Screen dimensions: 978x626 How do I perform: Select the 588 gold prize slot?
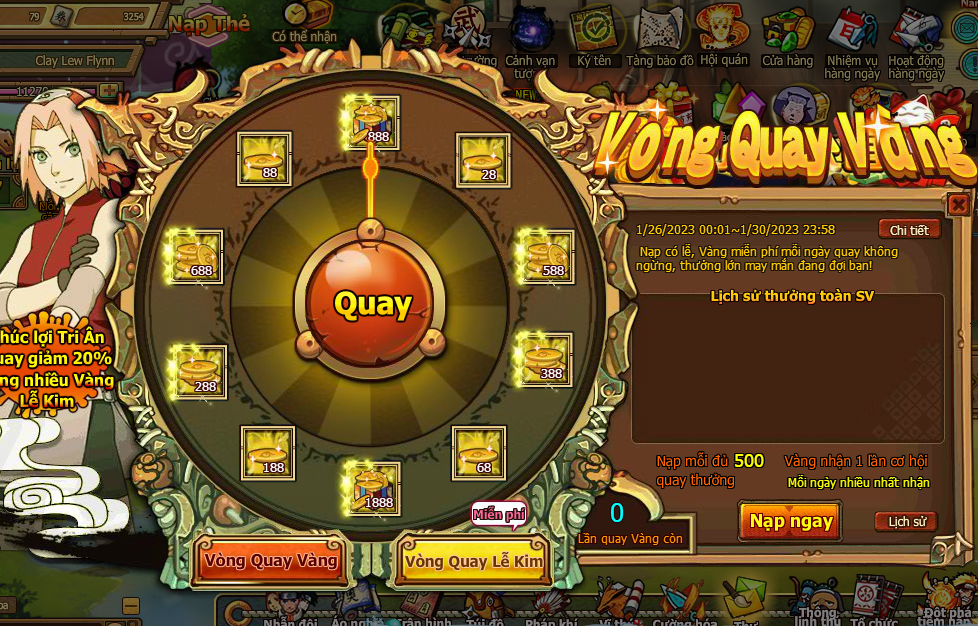pyautogui.click(x=546, y=257)
